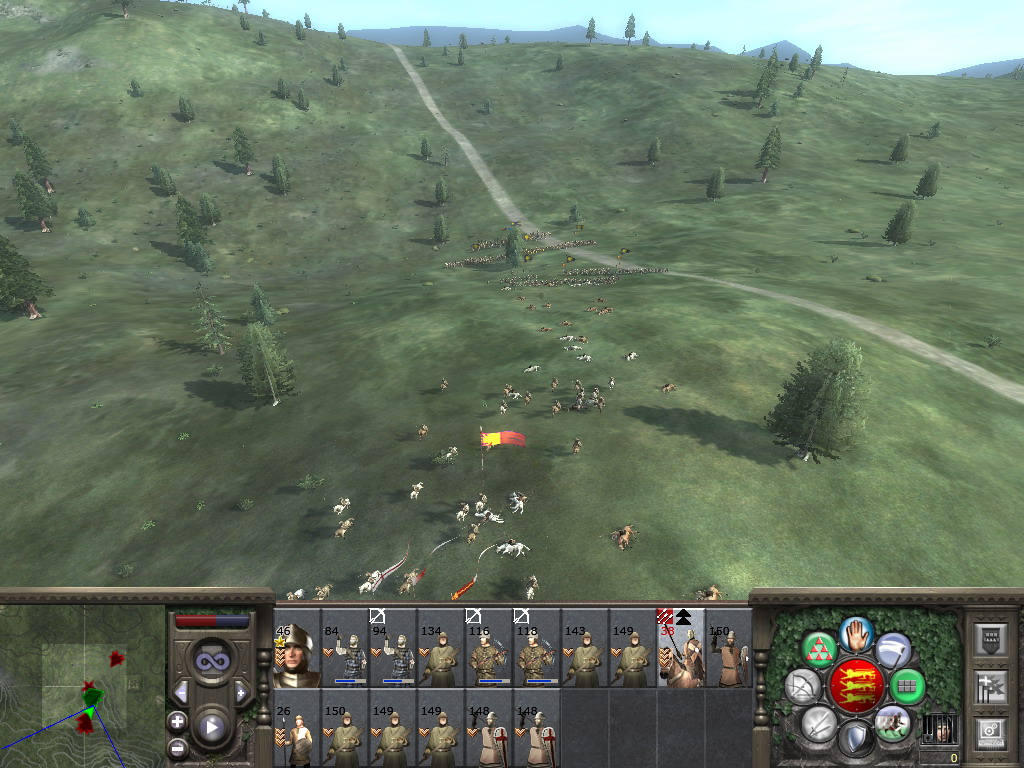Zoom in the minimap with the plus button
1024x768 pixels.
pos(177,721)
